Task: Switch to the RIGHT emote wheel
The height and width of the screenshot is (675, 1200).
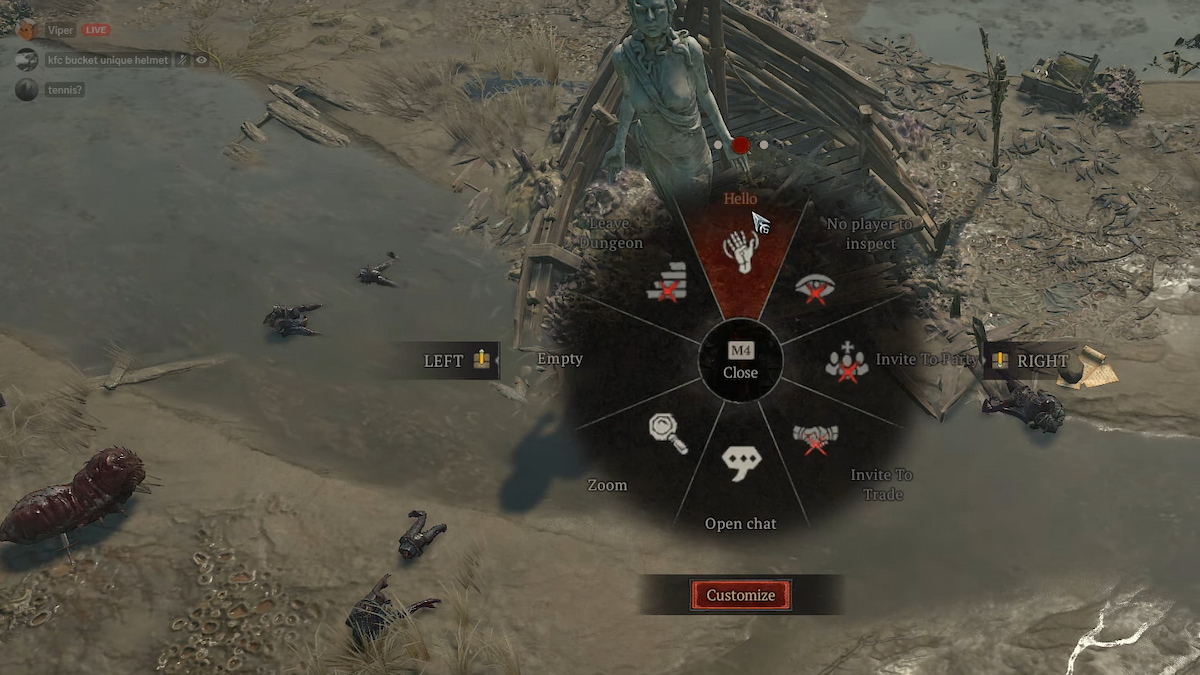Action: (1030, 360)
